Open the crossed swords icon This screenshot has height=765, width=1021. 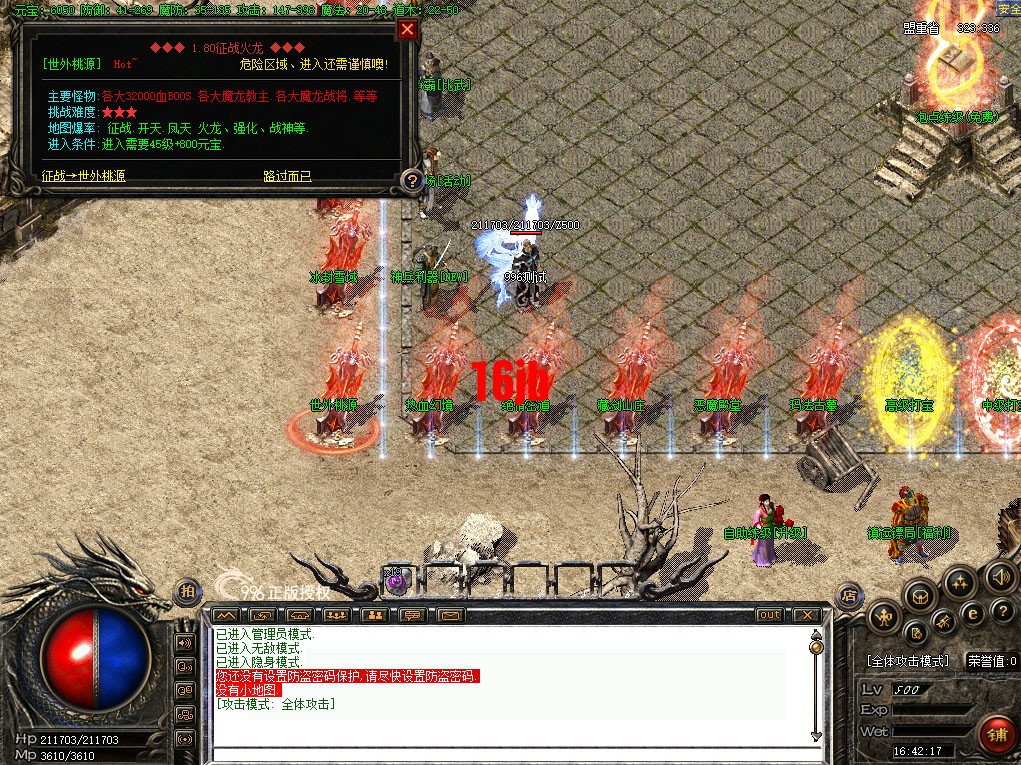(942, 622)
